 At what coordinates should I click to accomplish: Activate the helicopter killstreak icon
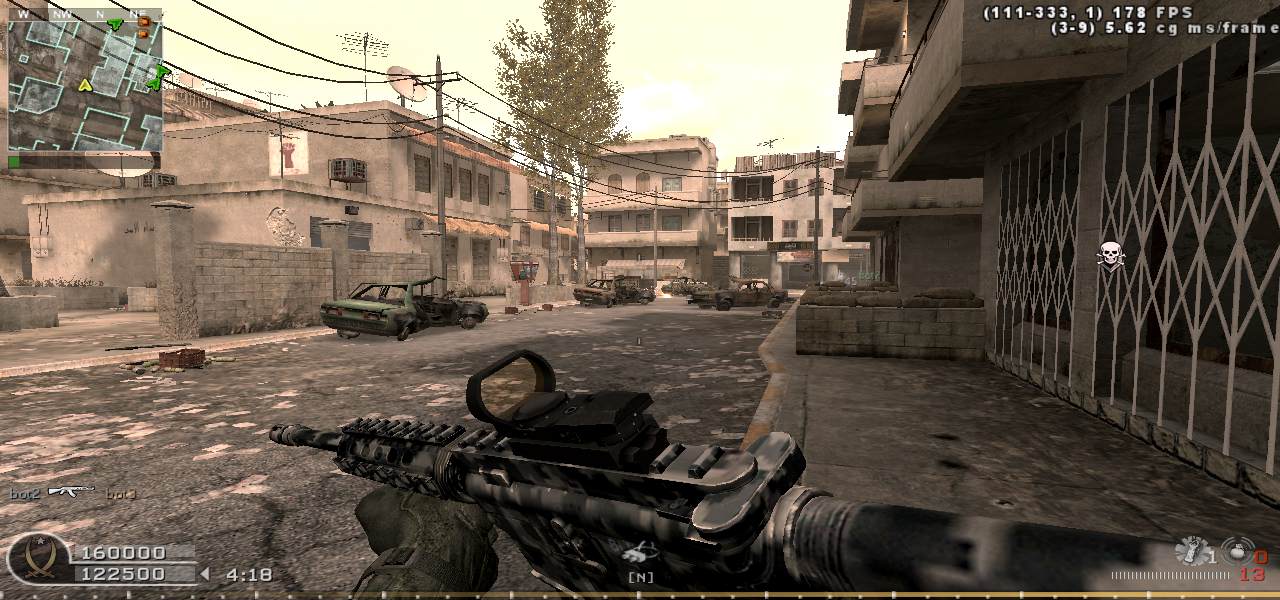tap(638, 552)
